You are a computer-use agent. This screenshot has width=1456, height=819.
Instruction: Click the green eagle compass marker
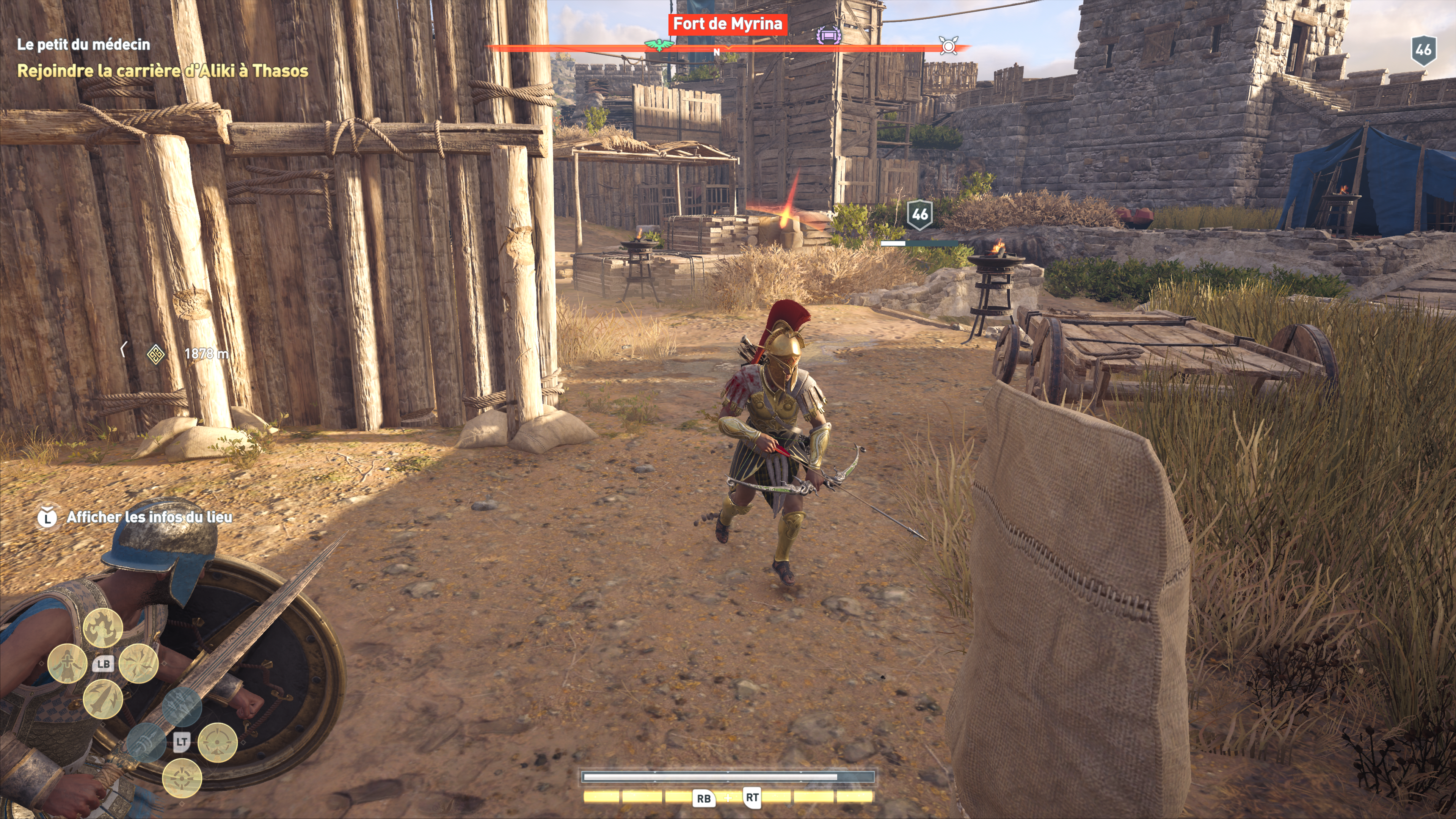[659, 45]
